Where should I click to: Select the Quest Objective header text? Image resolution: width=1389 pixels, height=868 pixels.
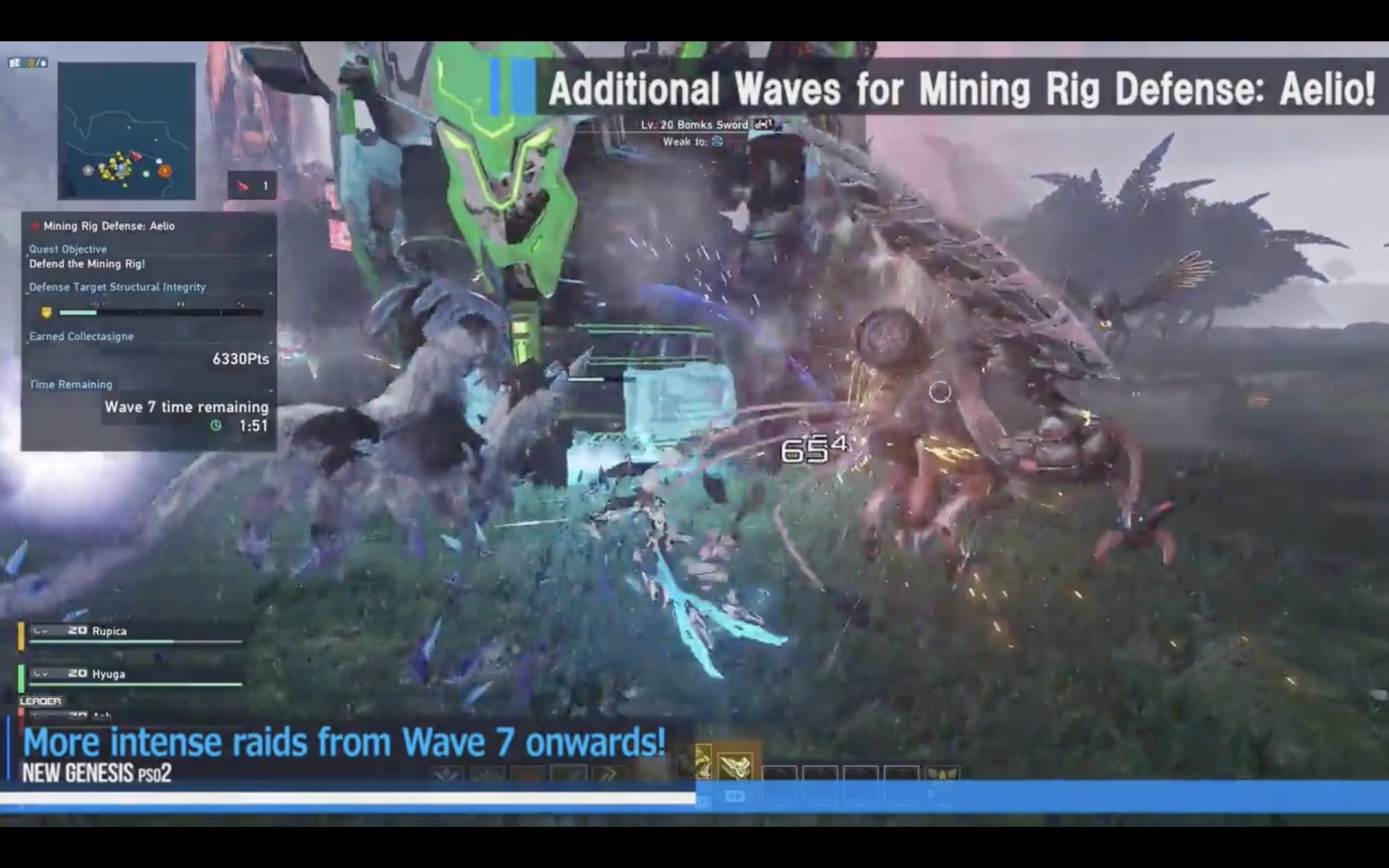(67, 249)
